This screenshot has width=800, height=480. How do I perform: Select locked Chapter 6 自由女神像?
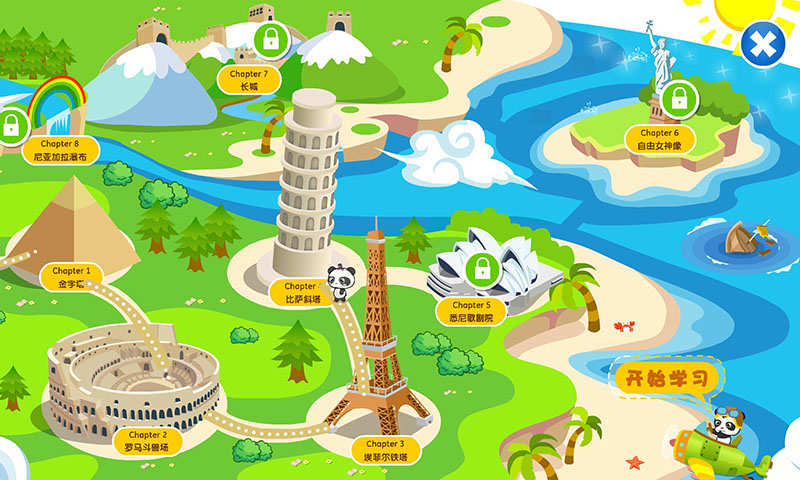pyautogui.click(x=659, y=139)
